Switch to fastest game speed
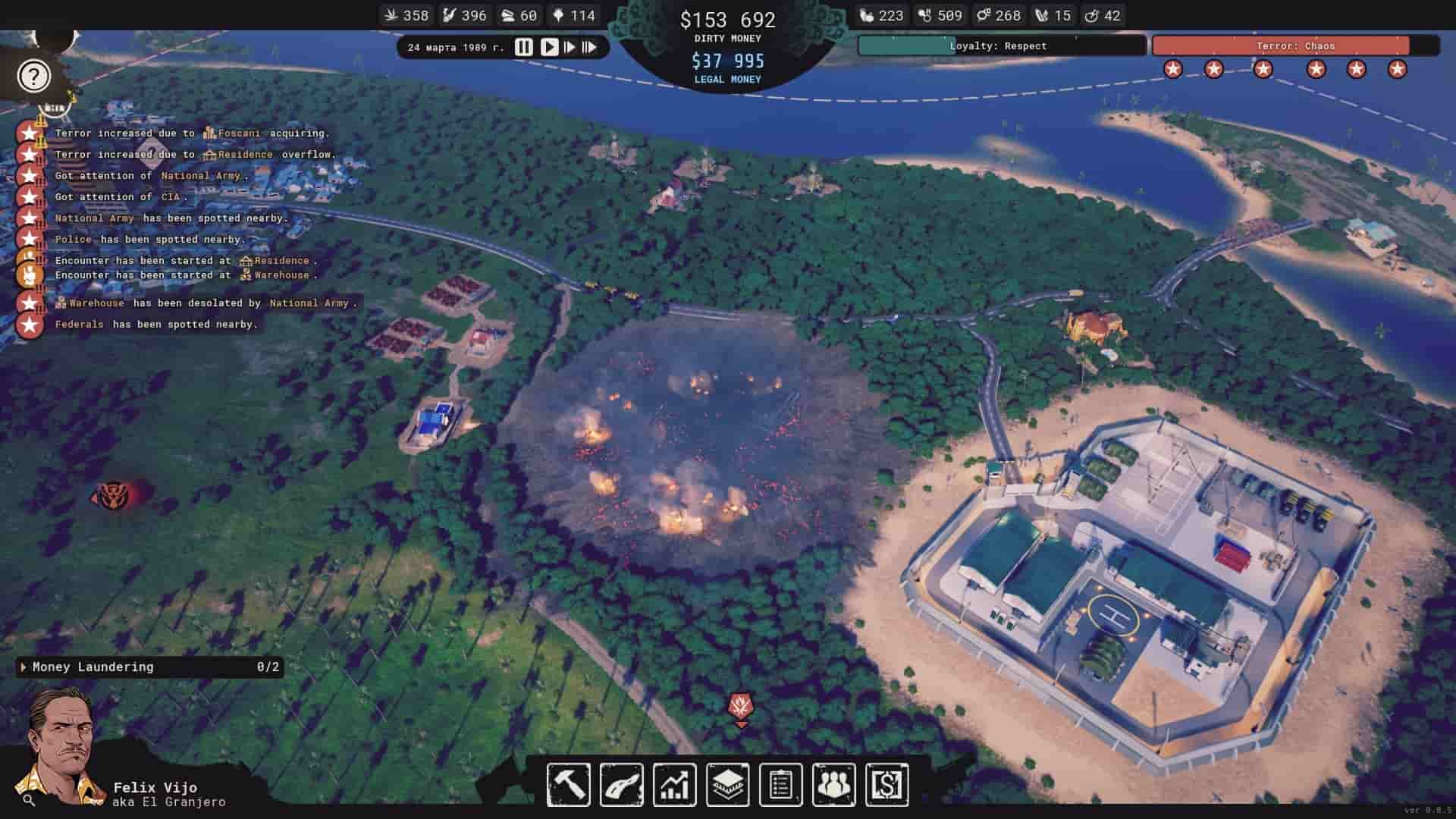 tap(589, 47)
